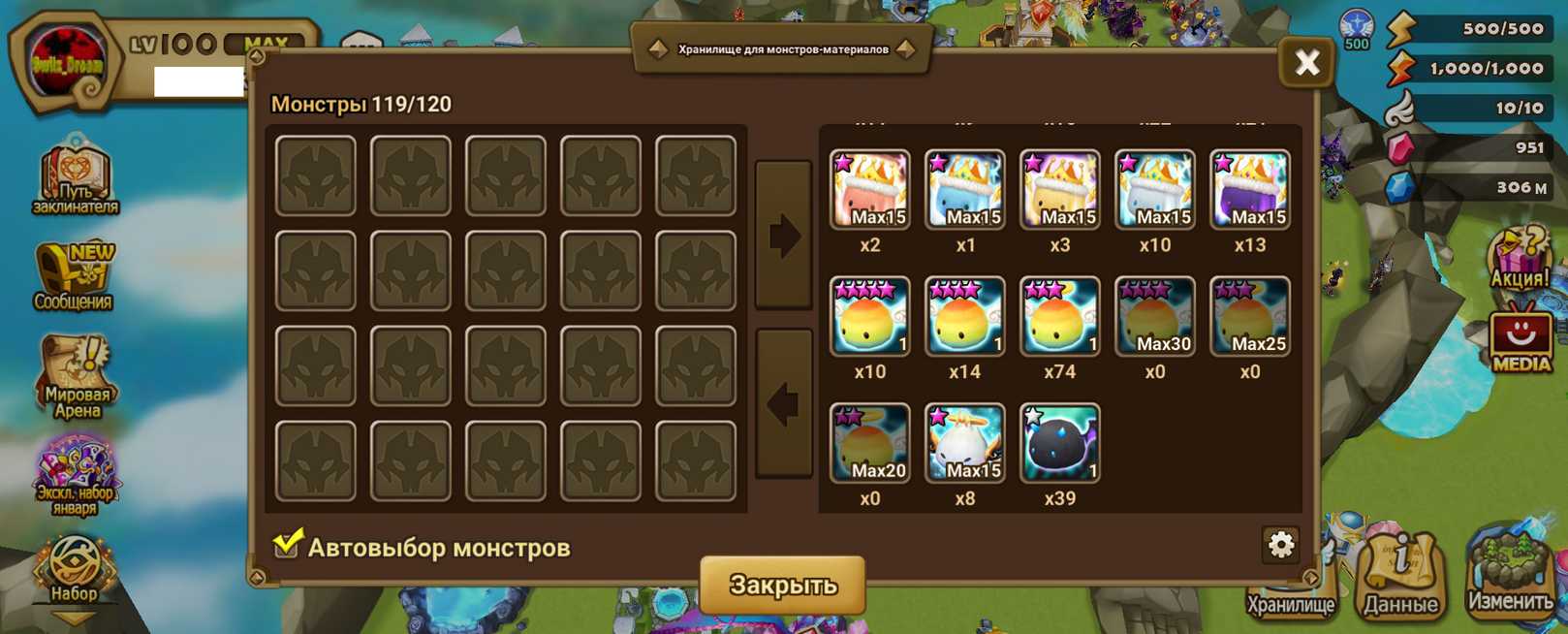Open the Набор summon menu
This screenshot has height=634, width=1568.
click(x=74, y=572)
